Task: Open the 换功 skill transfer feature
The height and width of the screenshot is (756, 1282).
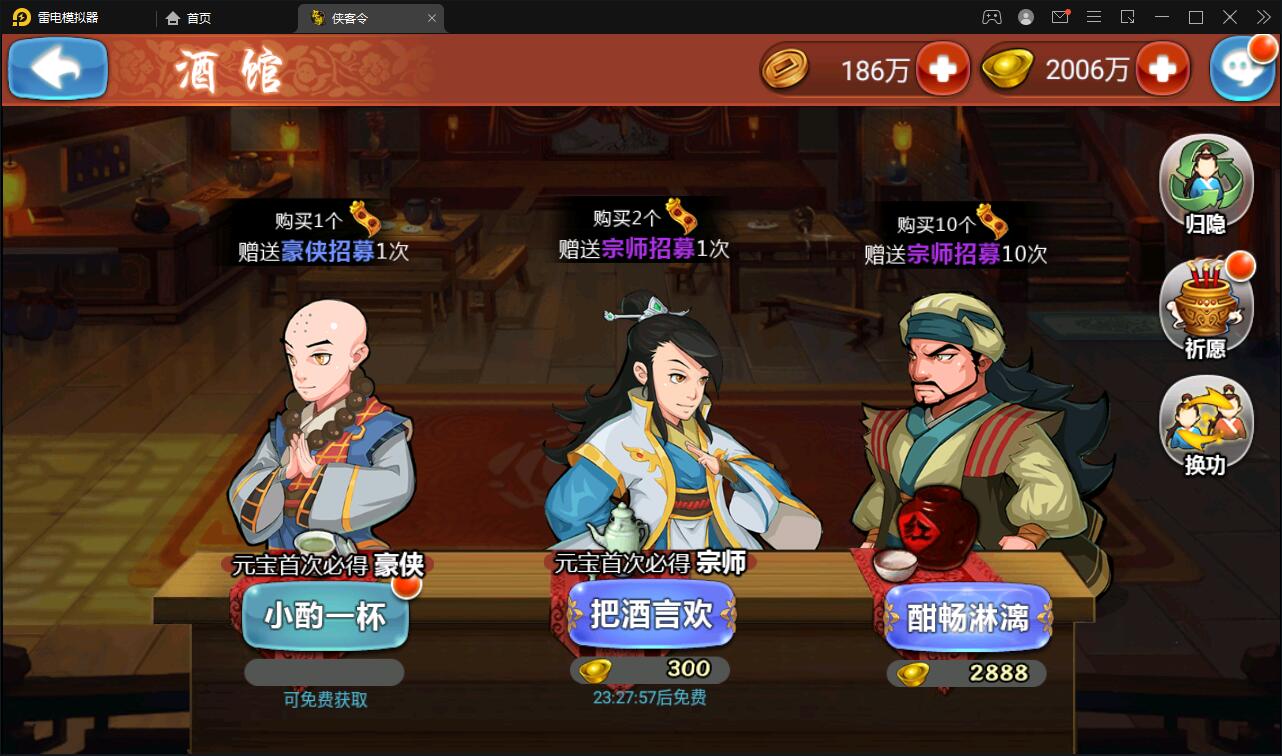Action: (x=1207, y=426)
